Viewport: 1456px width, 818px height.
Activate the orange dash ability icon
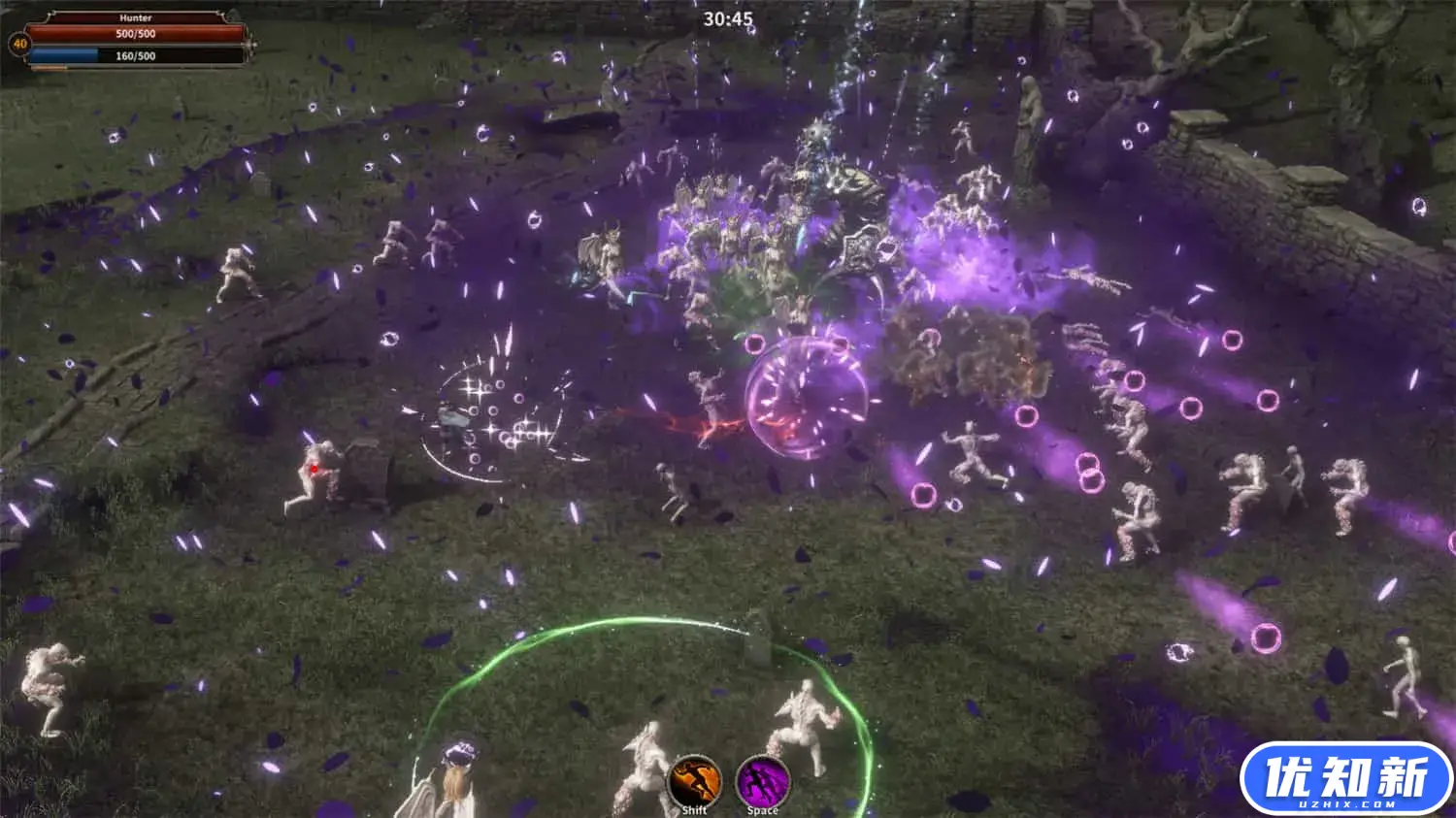(x=695, y=780)
